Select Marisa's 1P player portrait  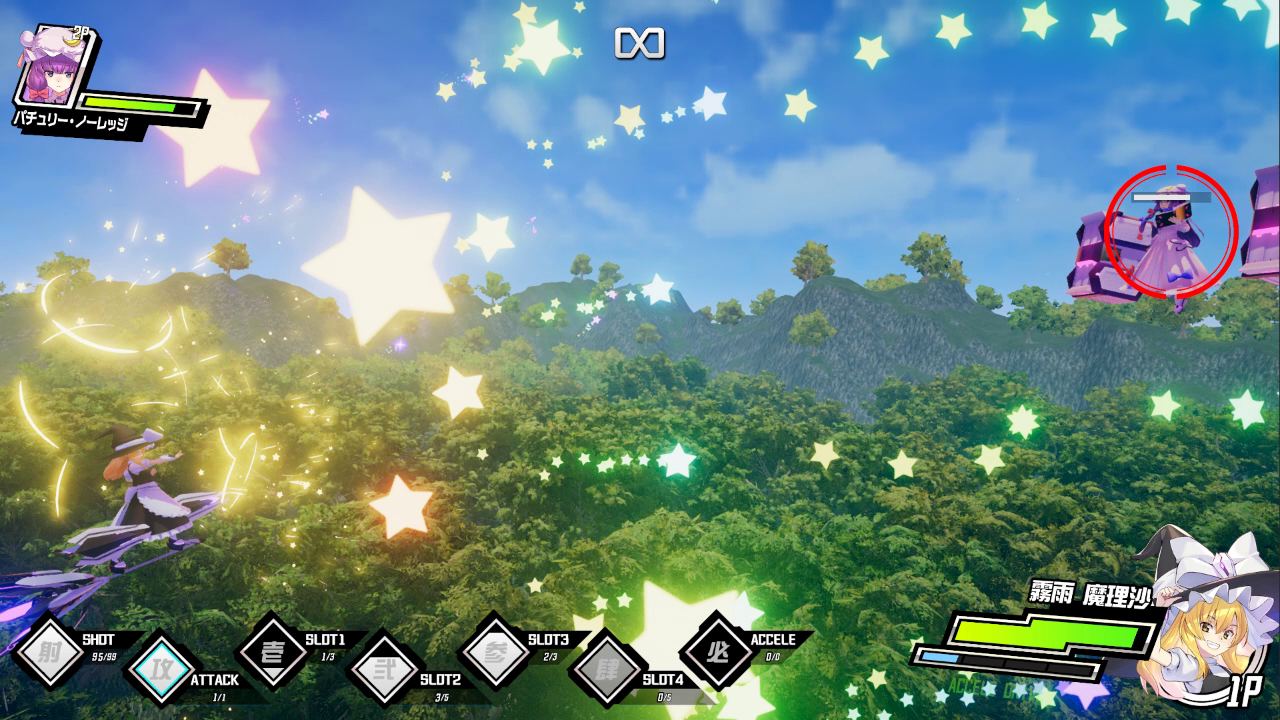pos(1203,619)
